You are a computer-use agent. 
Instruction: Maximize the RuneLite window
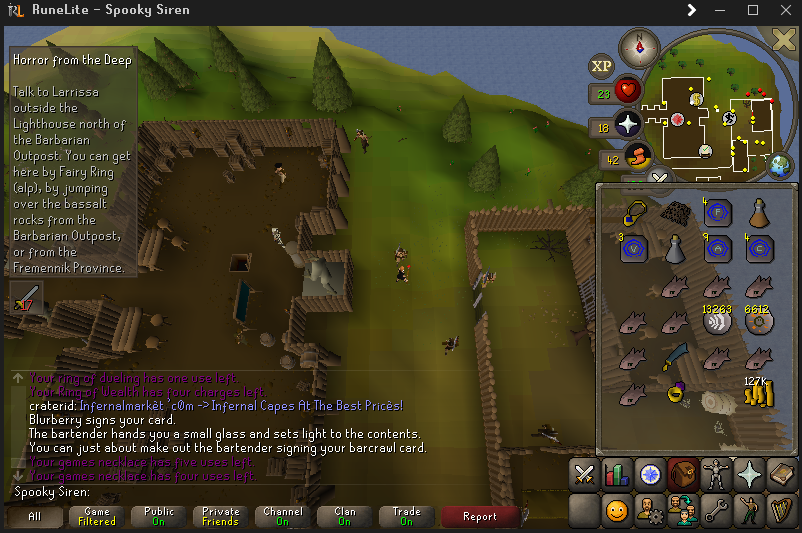(x=752, y=10)
